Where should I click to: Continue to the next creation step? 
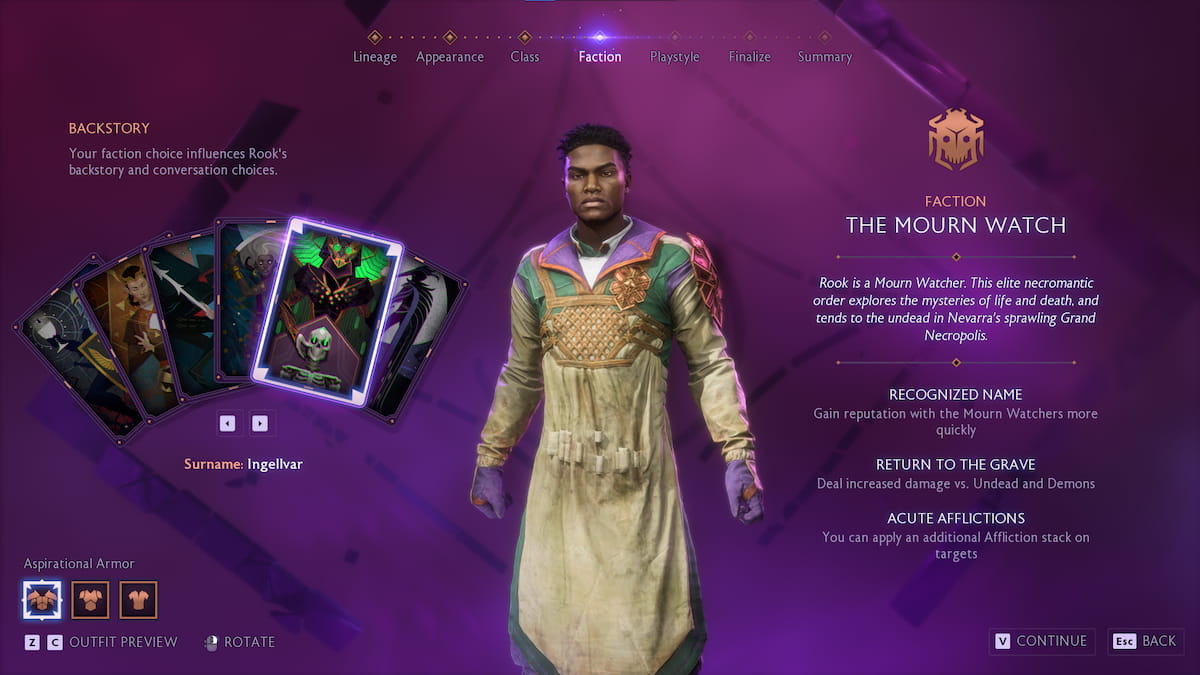(1042, 641)
